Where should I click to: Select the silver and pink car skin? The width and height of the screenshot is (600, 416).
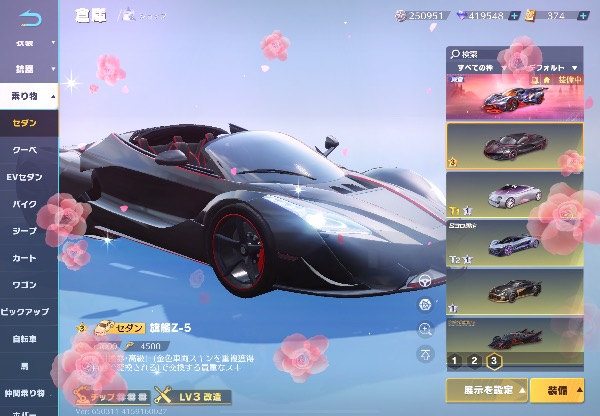[514, 195]
